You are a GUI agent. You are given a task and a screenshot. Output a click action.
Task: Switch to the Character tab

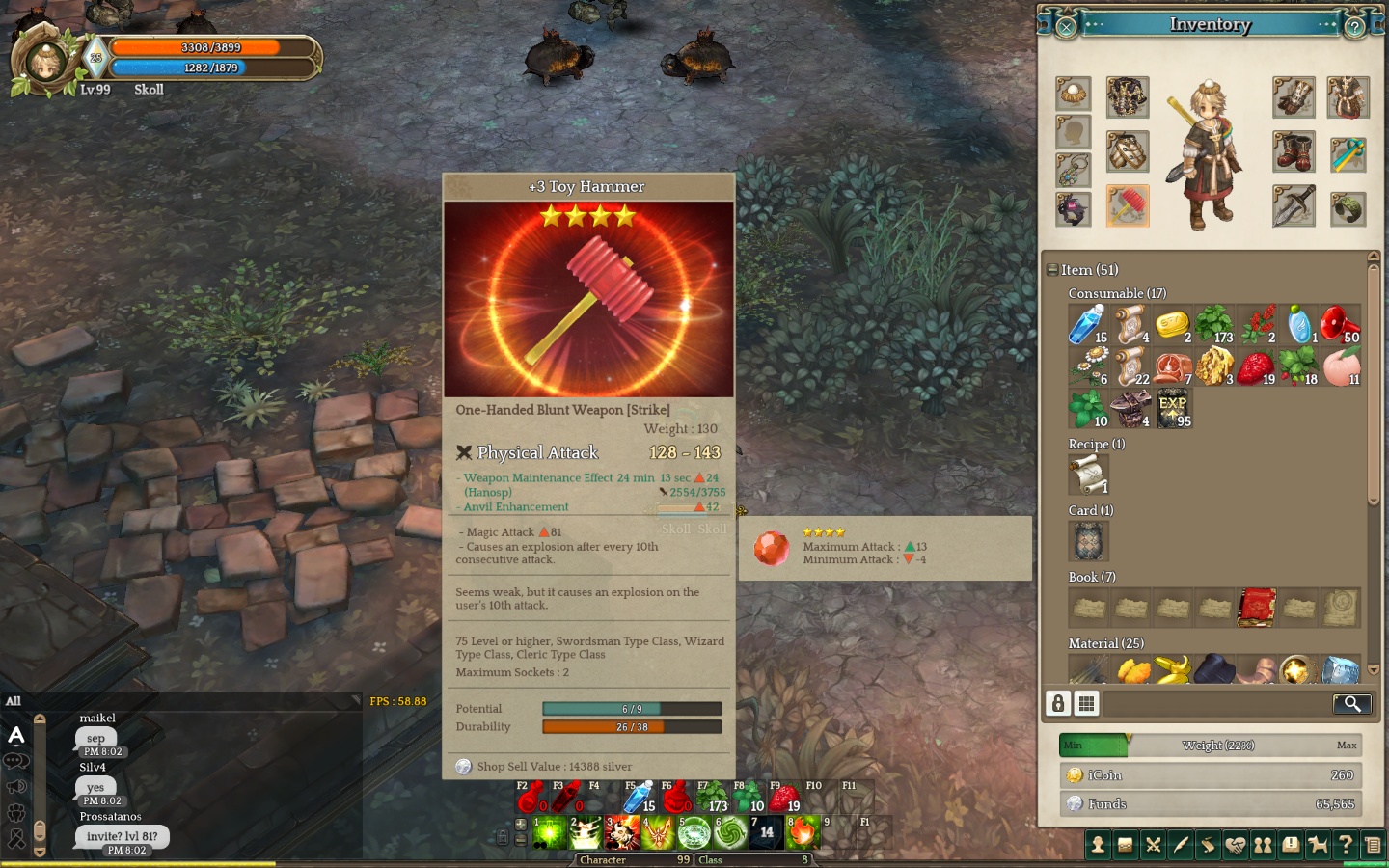(x=604, y=859)
